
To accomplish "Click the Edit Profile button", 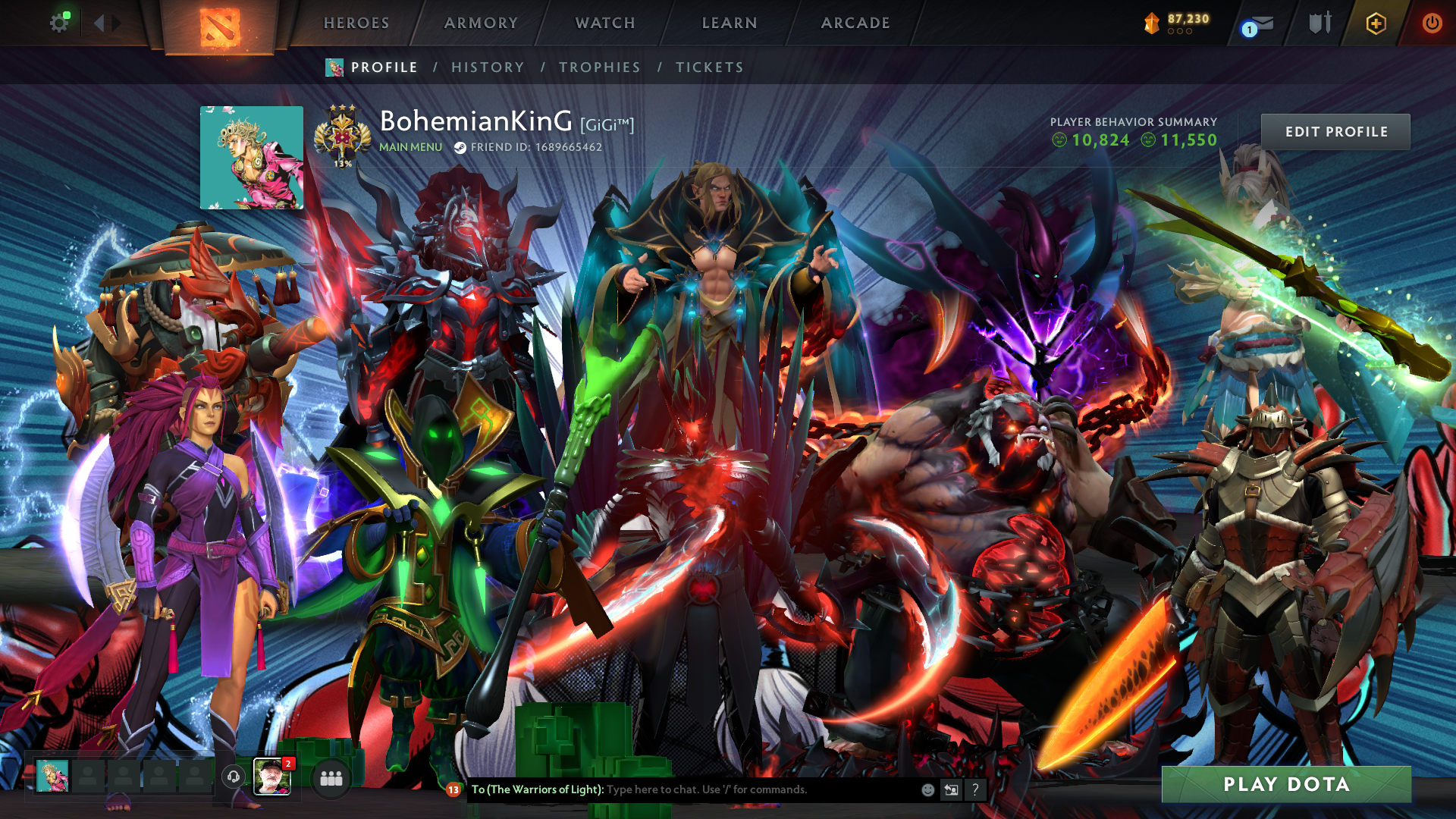I will coord(1335,132).
